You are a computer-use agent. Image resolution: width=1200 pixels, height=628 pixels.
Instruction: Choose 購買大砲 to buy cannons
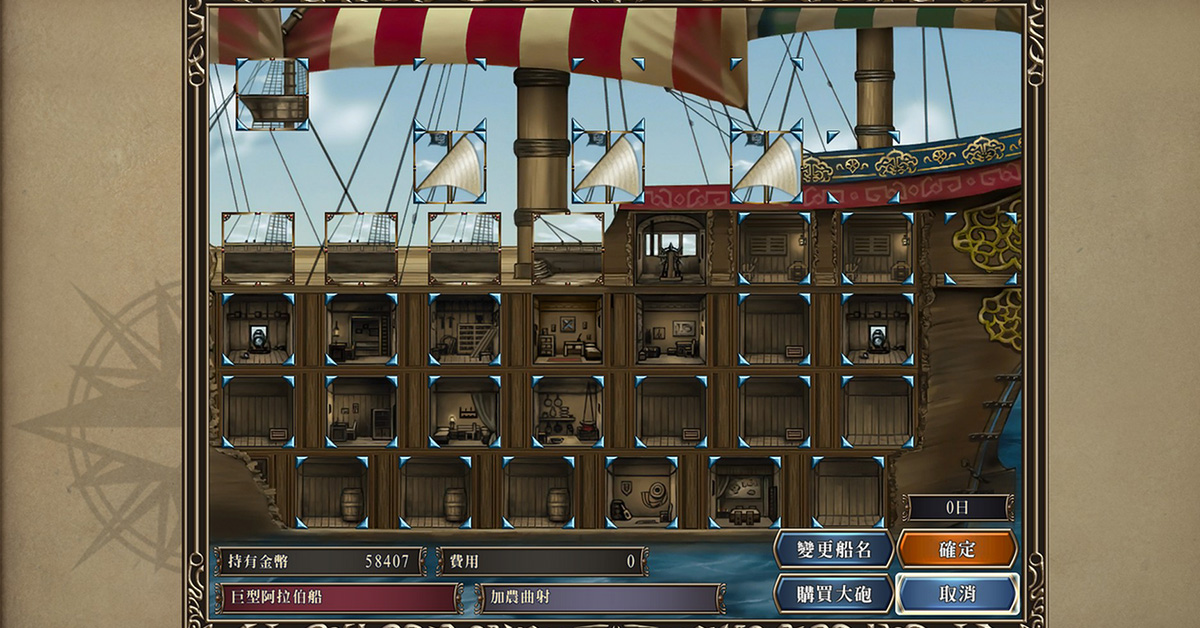tap(834, 593)
